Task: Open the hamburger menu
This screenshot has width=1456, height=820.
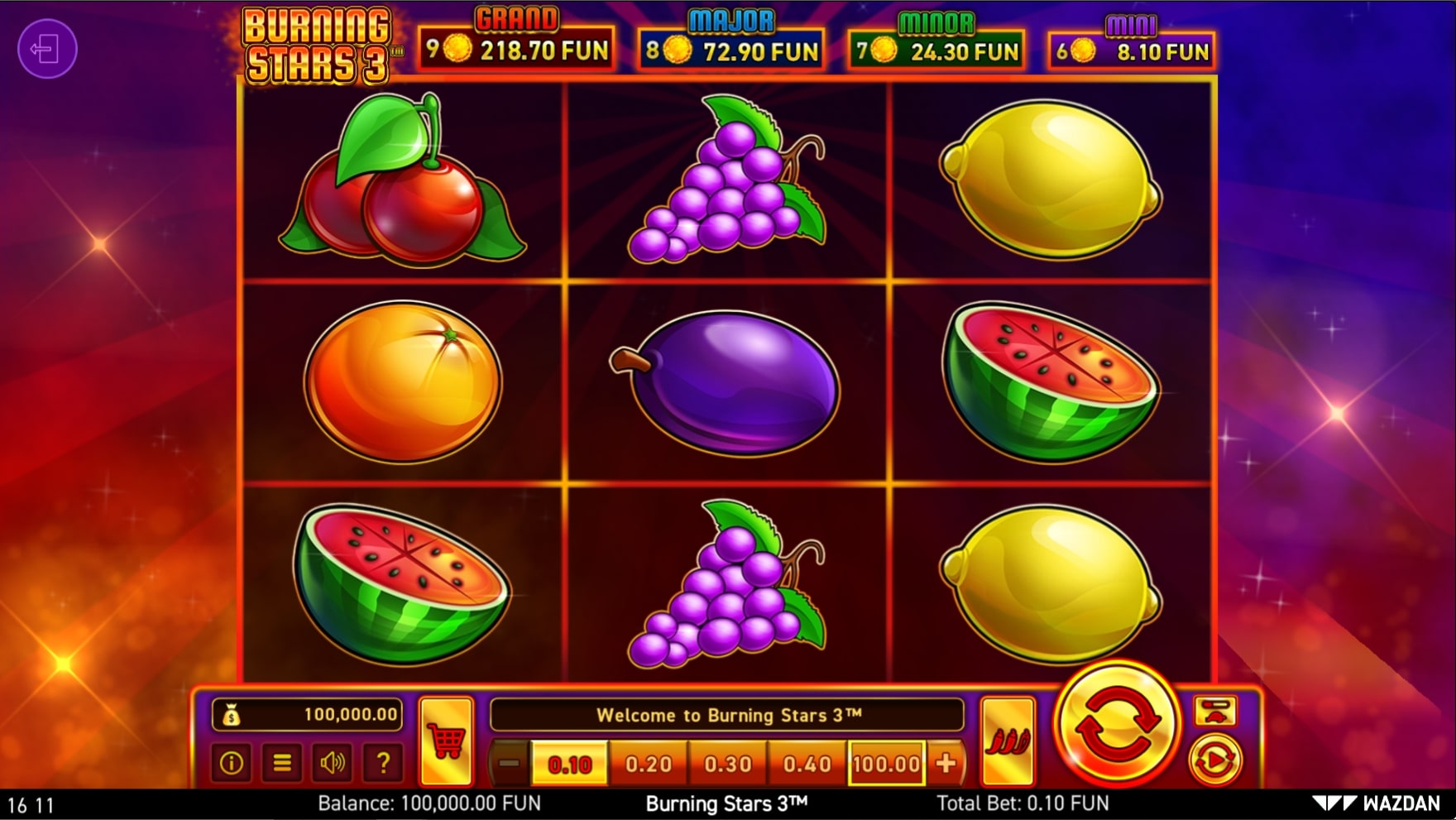Action: 280,764
